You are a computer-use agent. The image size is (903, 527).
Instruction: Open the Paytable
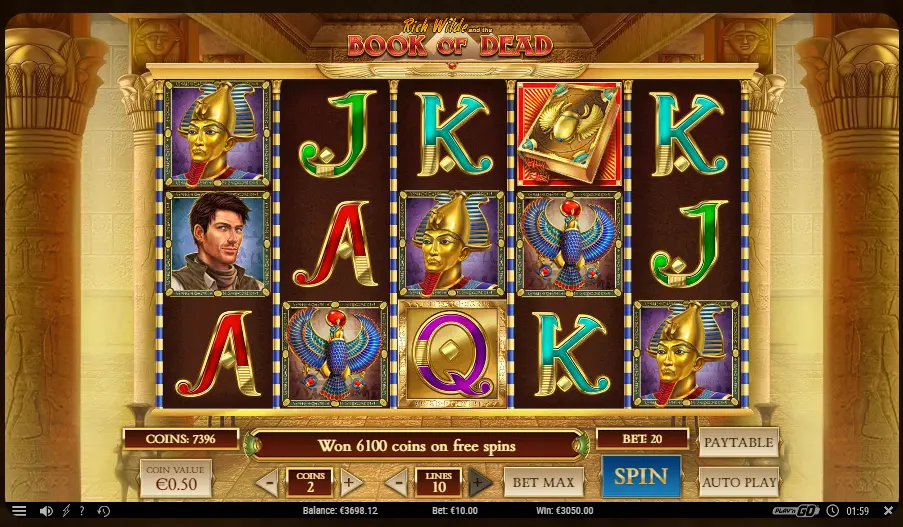click(738, 442)
